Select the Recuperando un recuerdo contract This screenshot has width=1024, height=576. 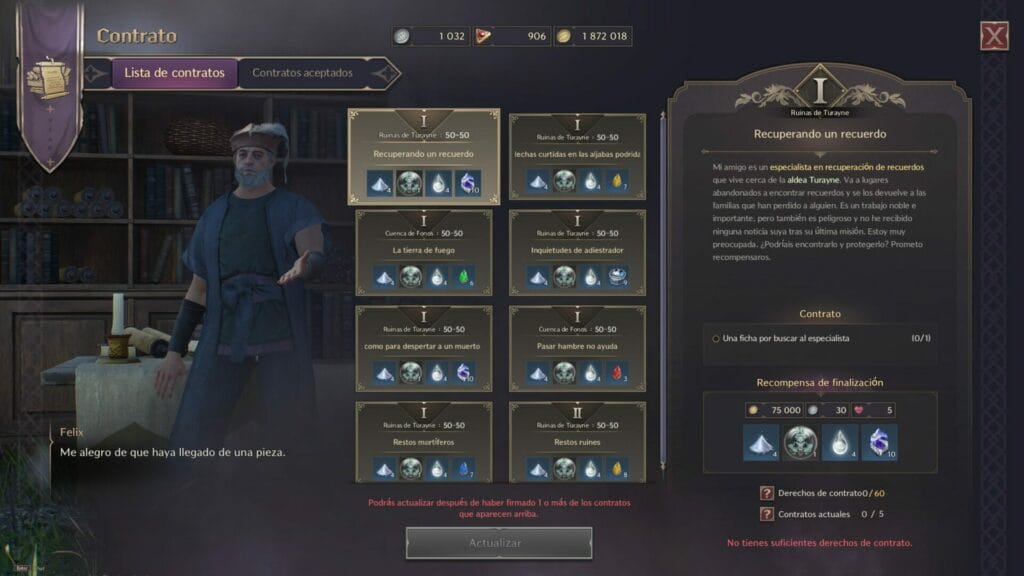423,156
